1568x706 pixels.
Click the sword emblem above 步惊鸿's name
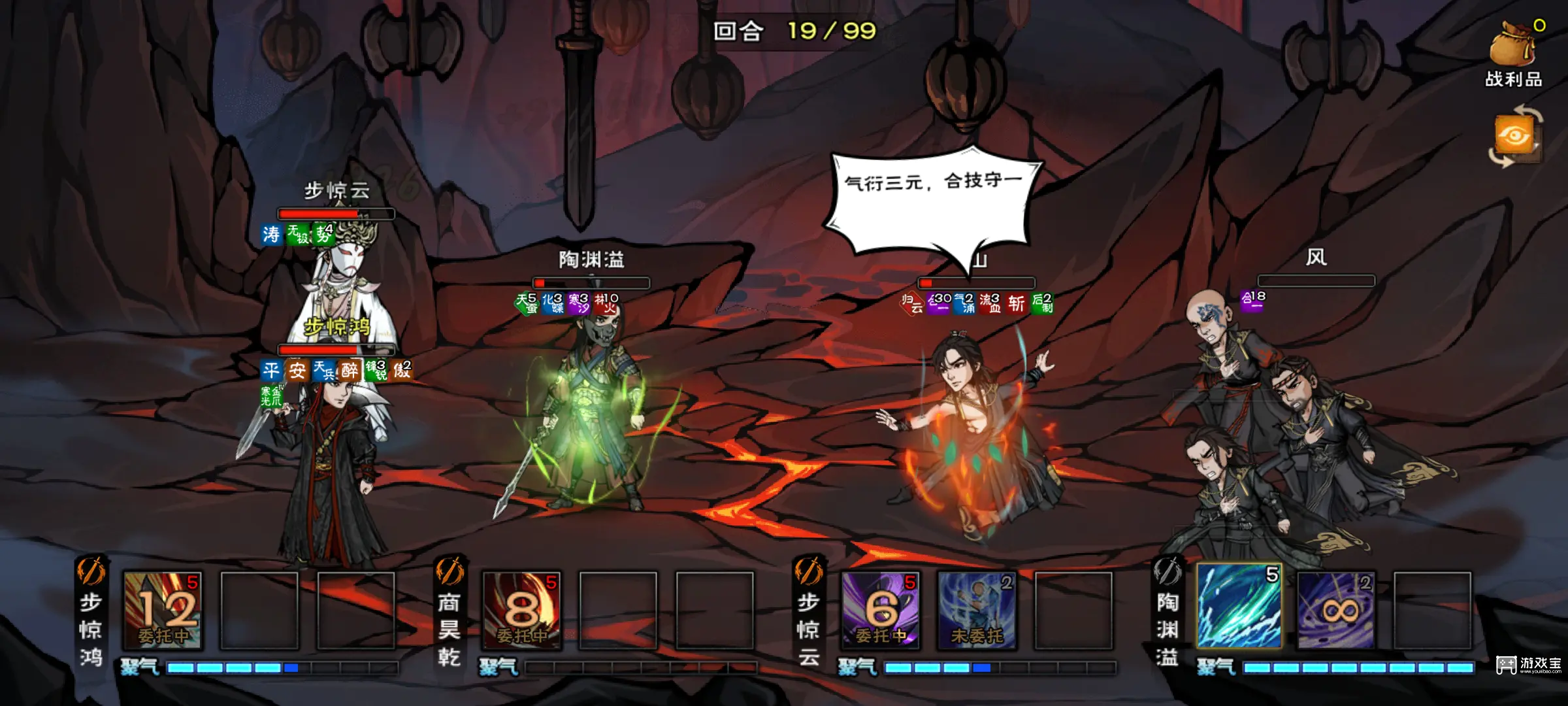click(x=91, y=571)
